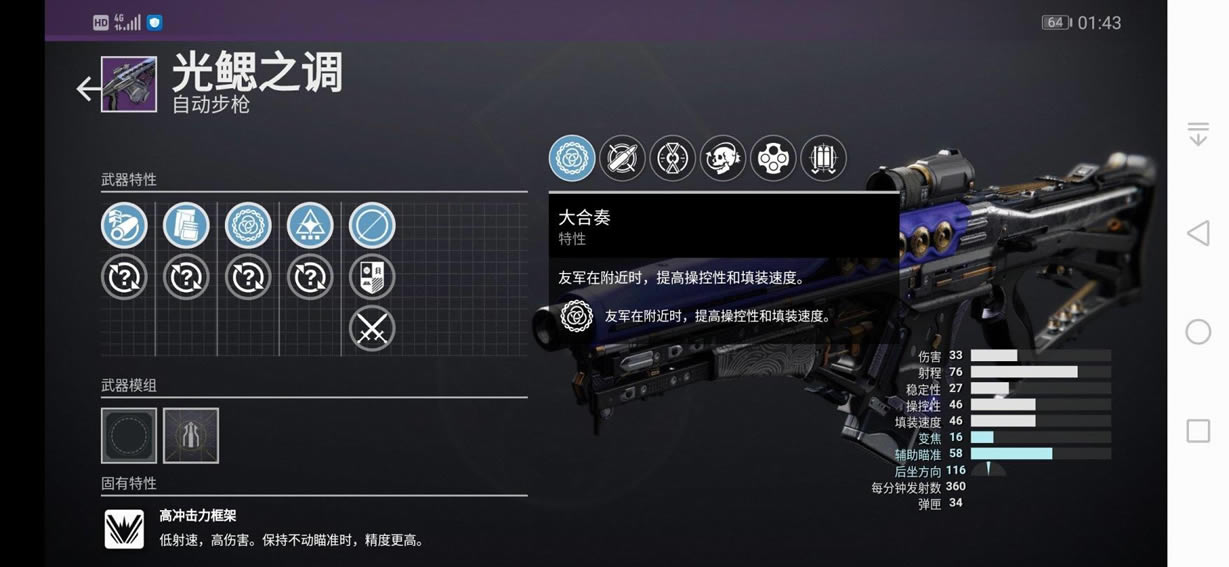
Task: Select the highlighted 大合奏 perk option
Action: tap(572, 158)
